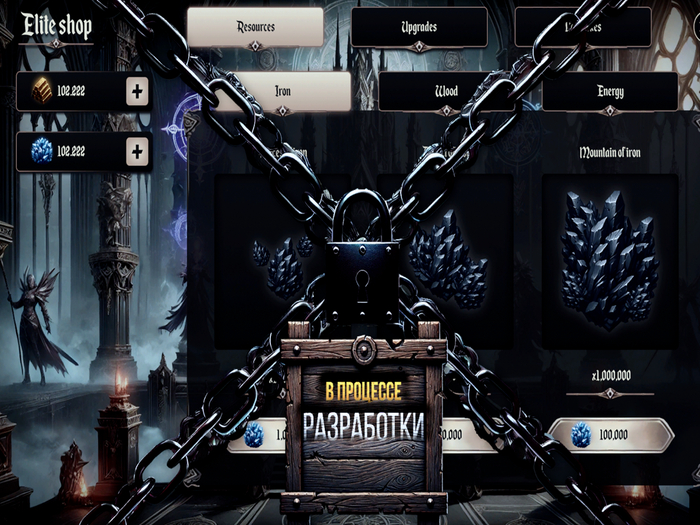Select the Iron resource category
Image resolution: width=700 pixels, height=525 pixels.
[283, 91]
